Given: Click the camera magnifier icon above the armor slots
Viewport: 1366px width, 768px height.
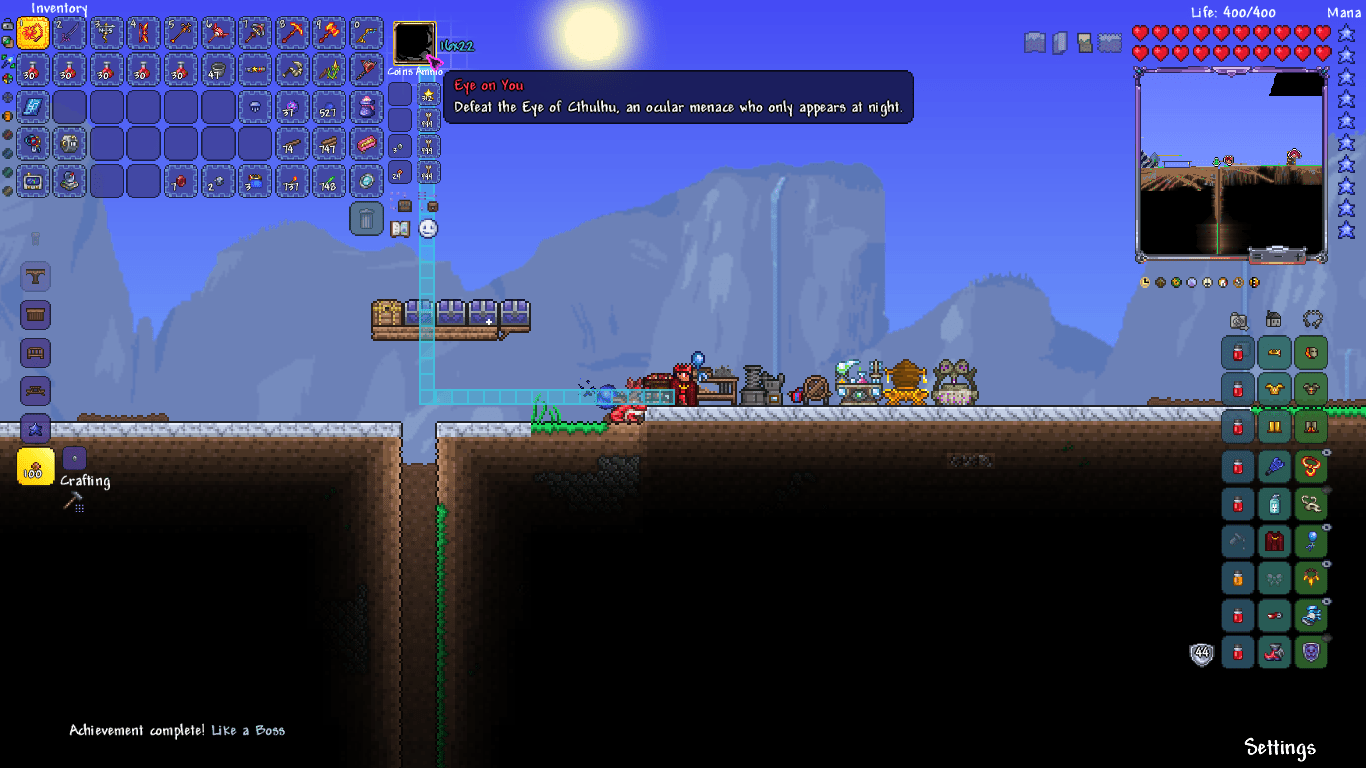Looking at the screenshot, I should 1237,322.
